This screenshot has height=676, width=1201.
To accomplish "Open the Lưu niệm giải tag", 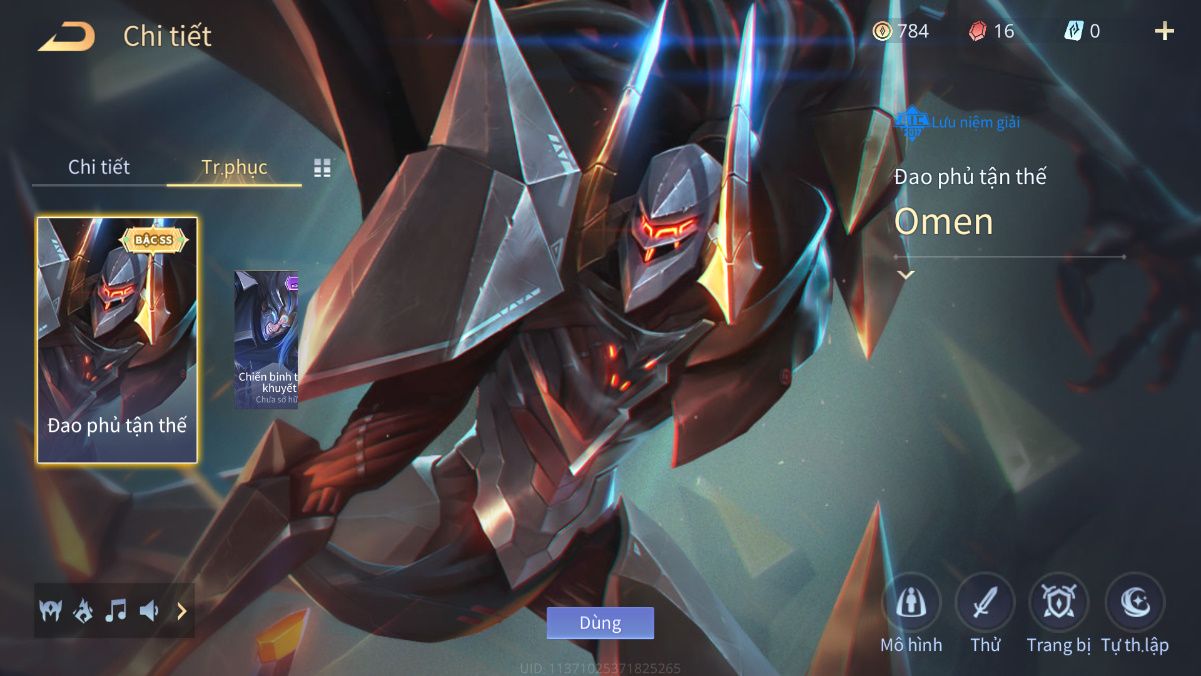I will 957,122.
